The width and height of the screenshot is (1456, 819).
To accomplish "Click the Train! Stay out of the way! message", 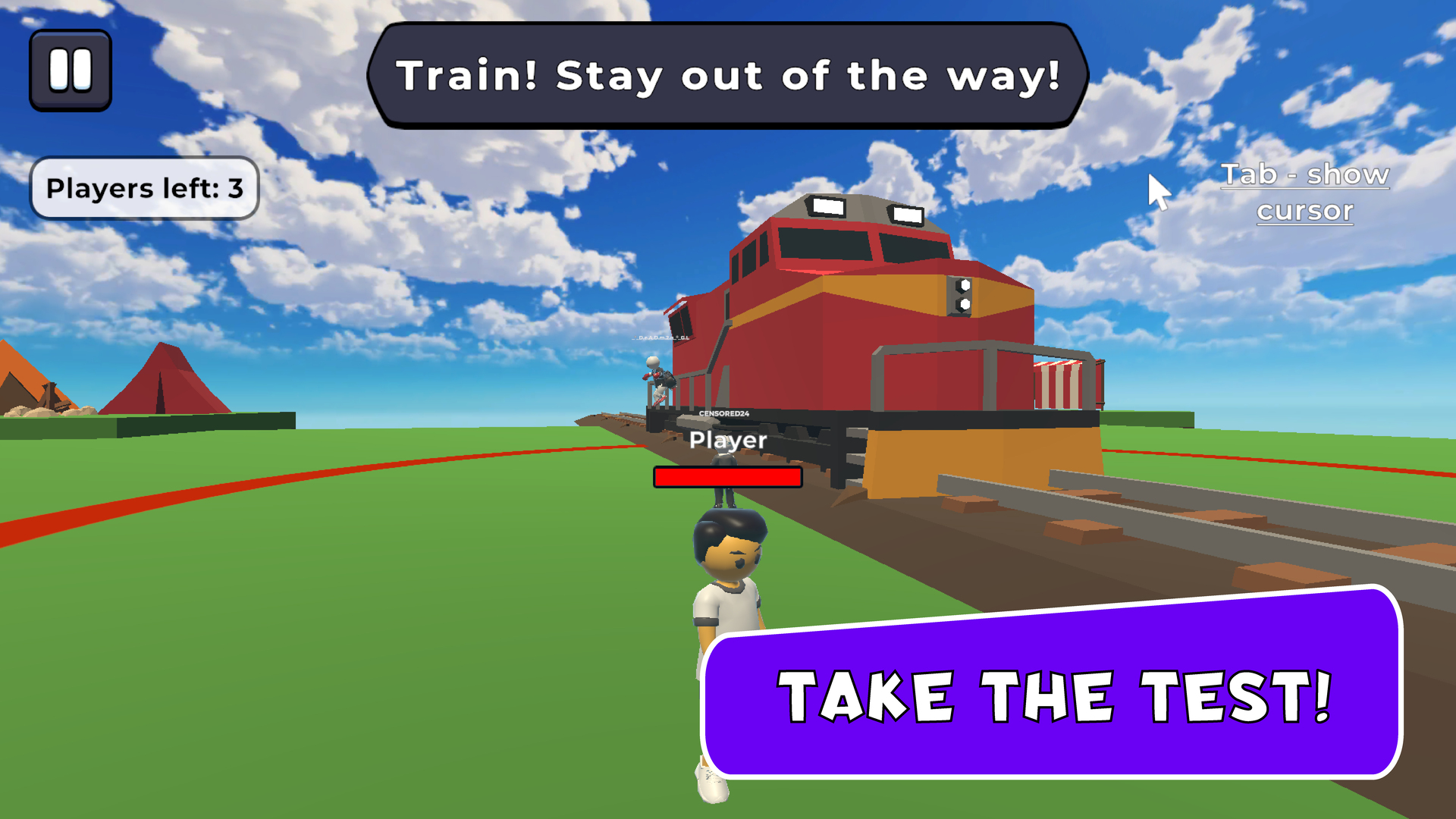I will tap(726, 74).
